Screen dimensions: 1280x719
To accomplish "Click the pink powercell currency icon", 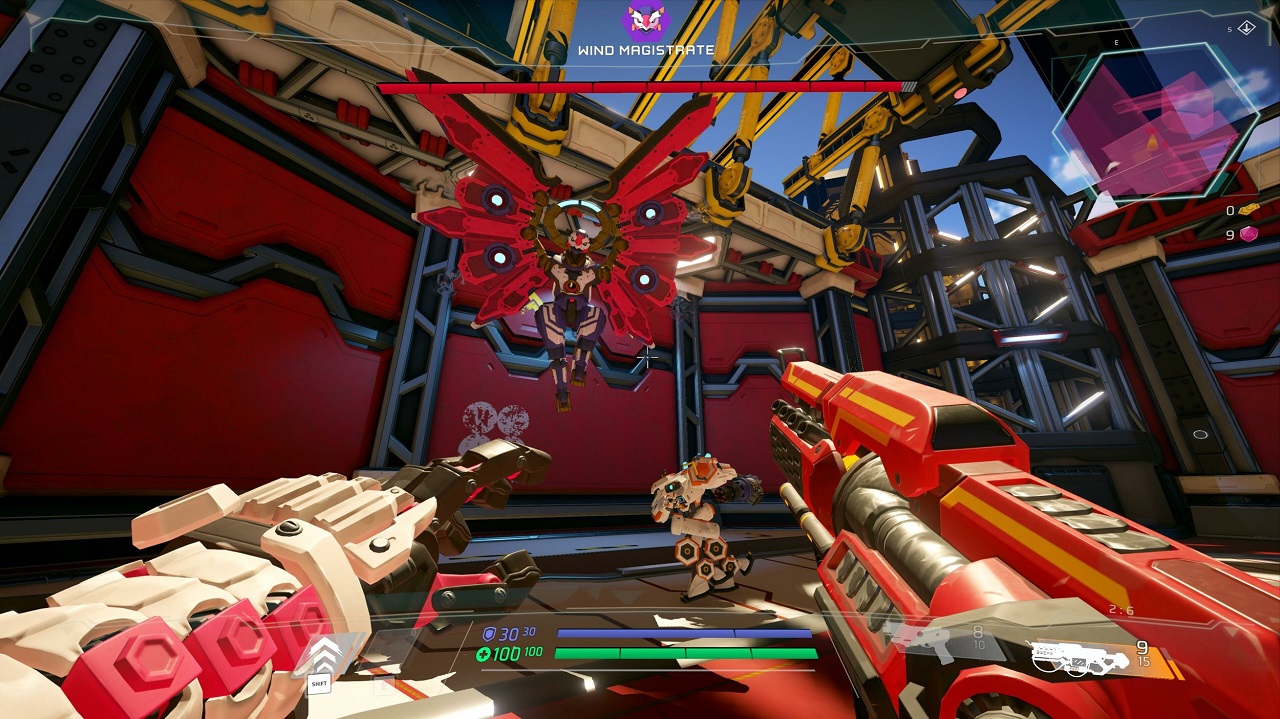I will click(x=1248, y=234).
